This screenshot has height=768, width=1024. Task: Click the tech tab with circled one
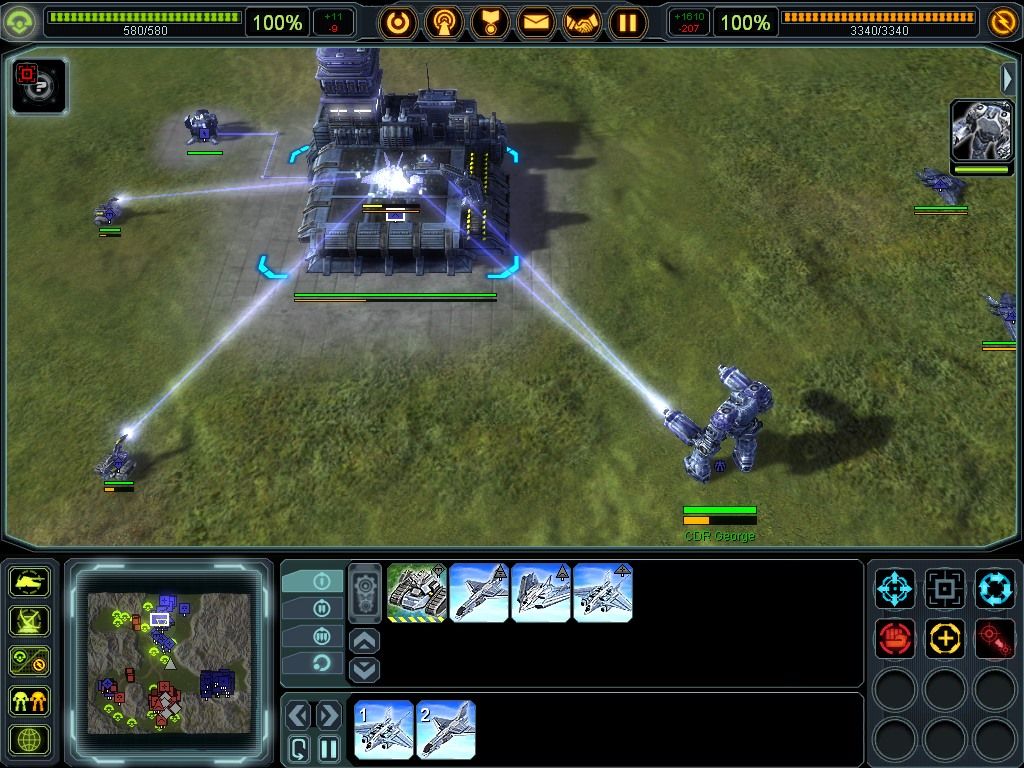pos(320,581)
